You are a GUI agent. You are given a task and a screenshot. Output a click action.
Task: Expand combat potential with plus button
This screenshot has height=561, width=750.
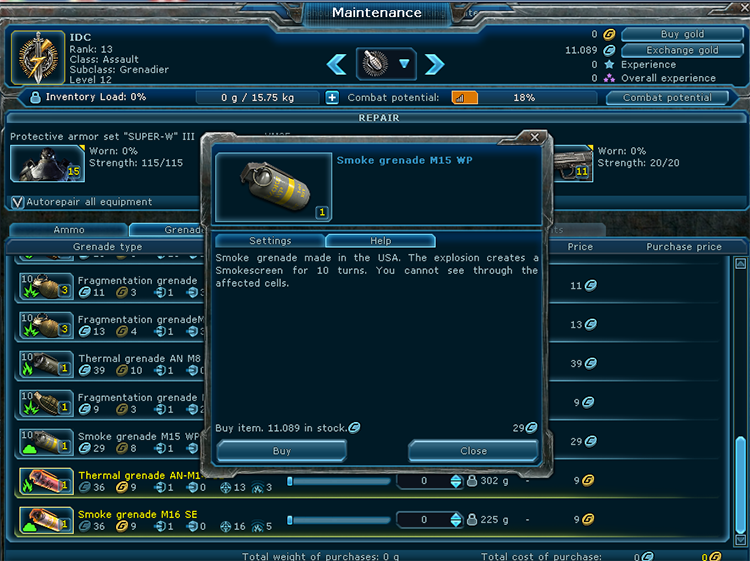click(332, 98)
